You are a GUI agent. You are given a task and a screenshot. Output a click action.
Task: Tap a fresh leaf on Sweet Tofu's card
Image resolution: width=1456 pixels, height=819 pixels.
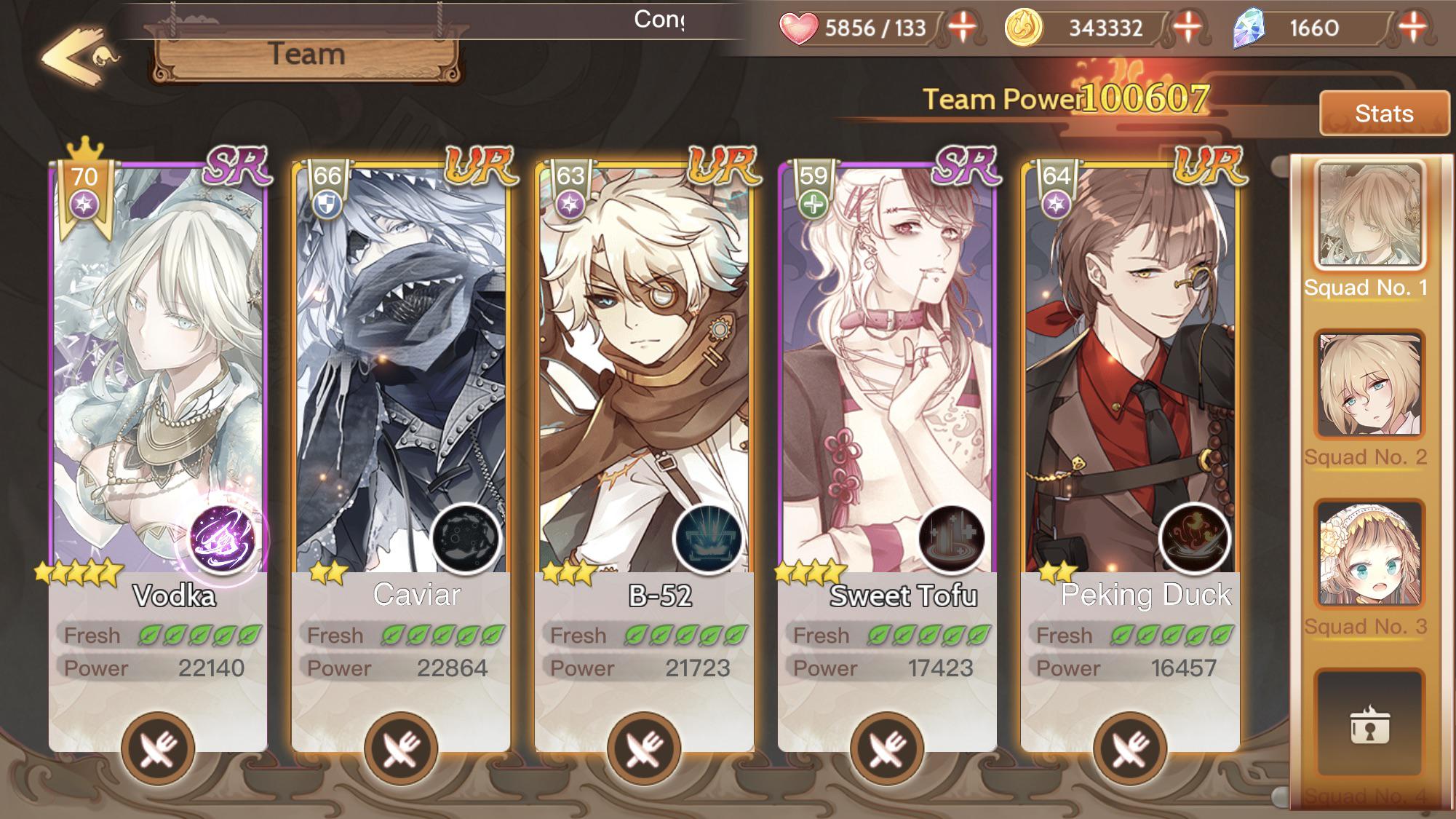(880, 635)
